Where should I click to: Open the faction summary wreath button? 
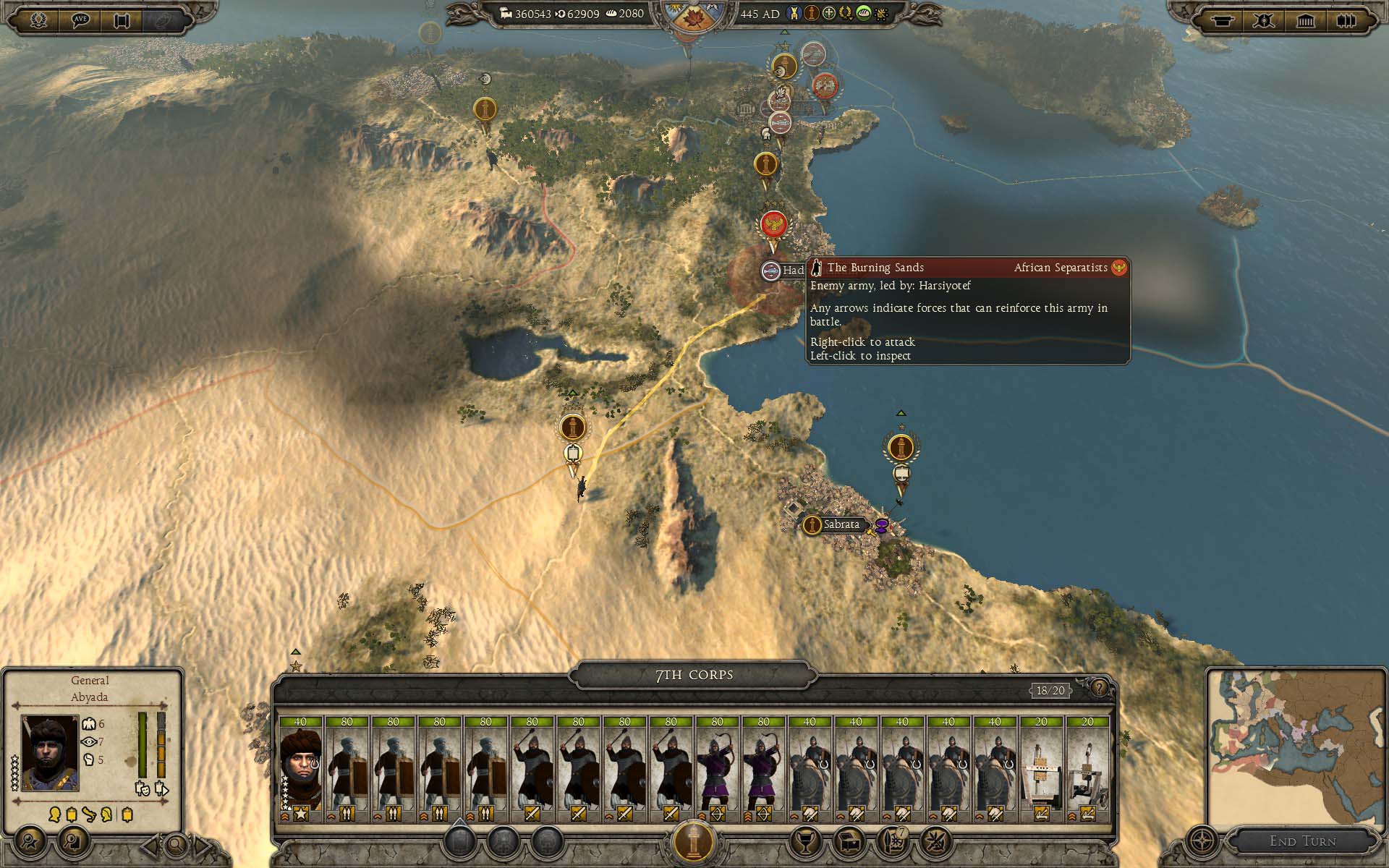[x=38, y=20]
